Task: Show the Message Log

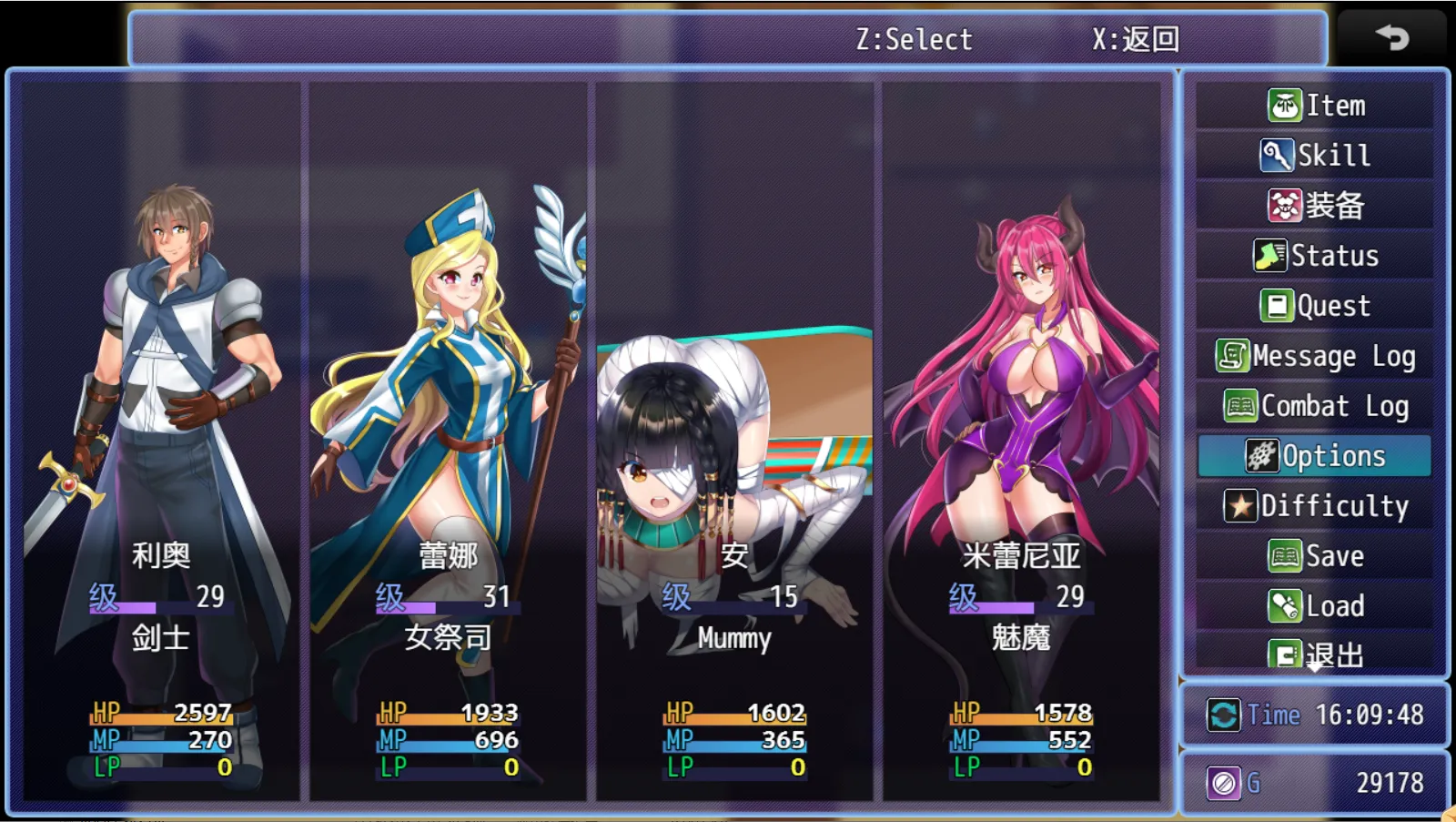Action: tap(1315, 356)
